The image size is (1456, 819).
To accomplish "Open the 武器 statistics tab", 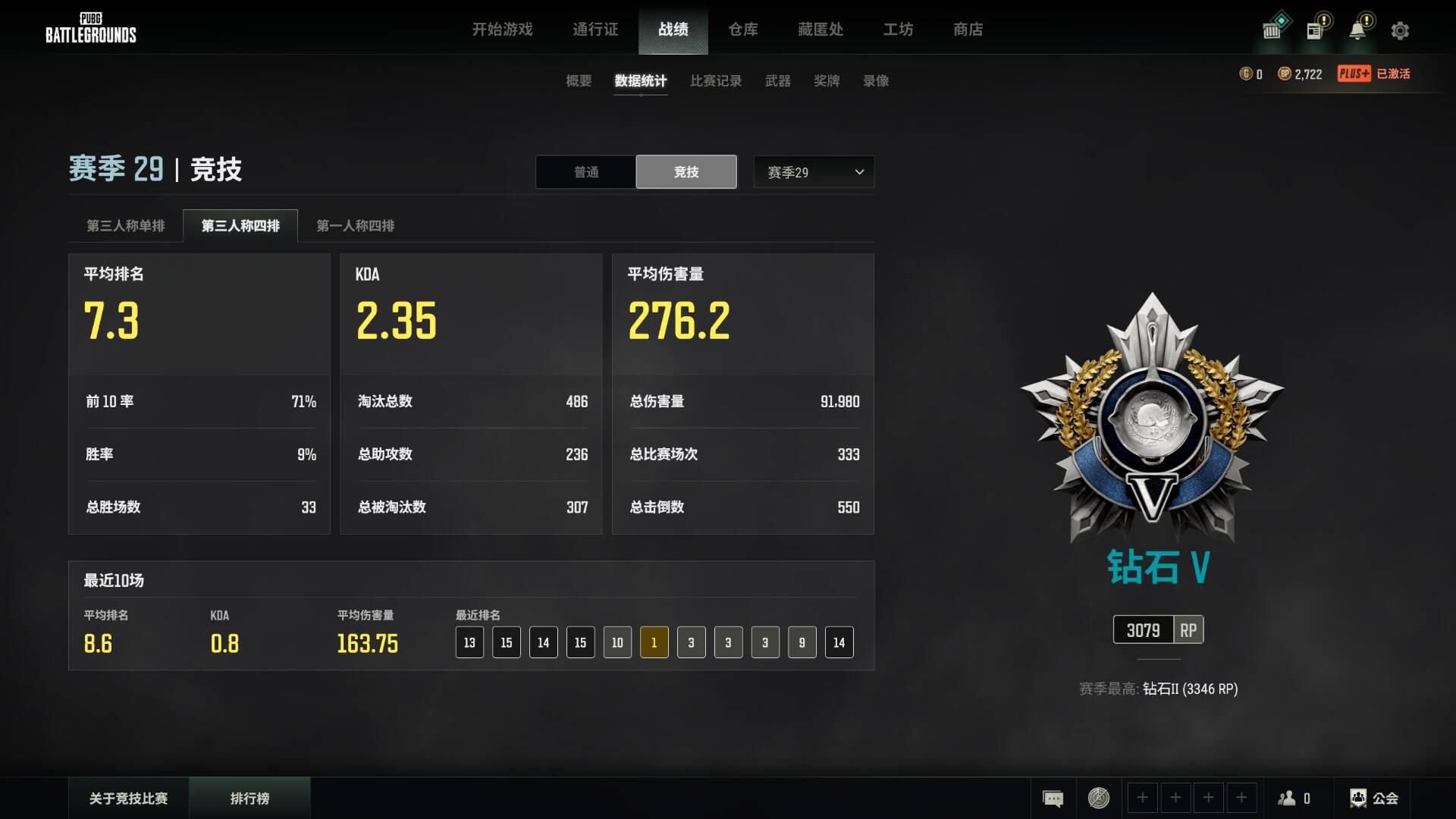I will (777, 81).
